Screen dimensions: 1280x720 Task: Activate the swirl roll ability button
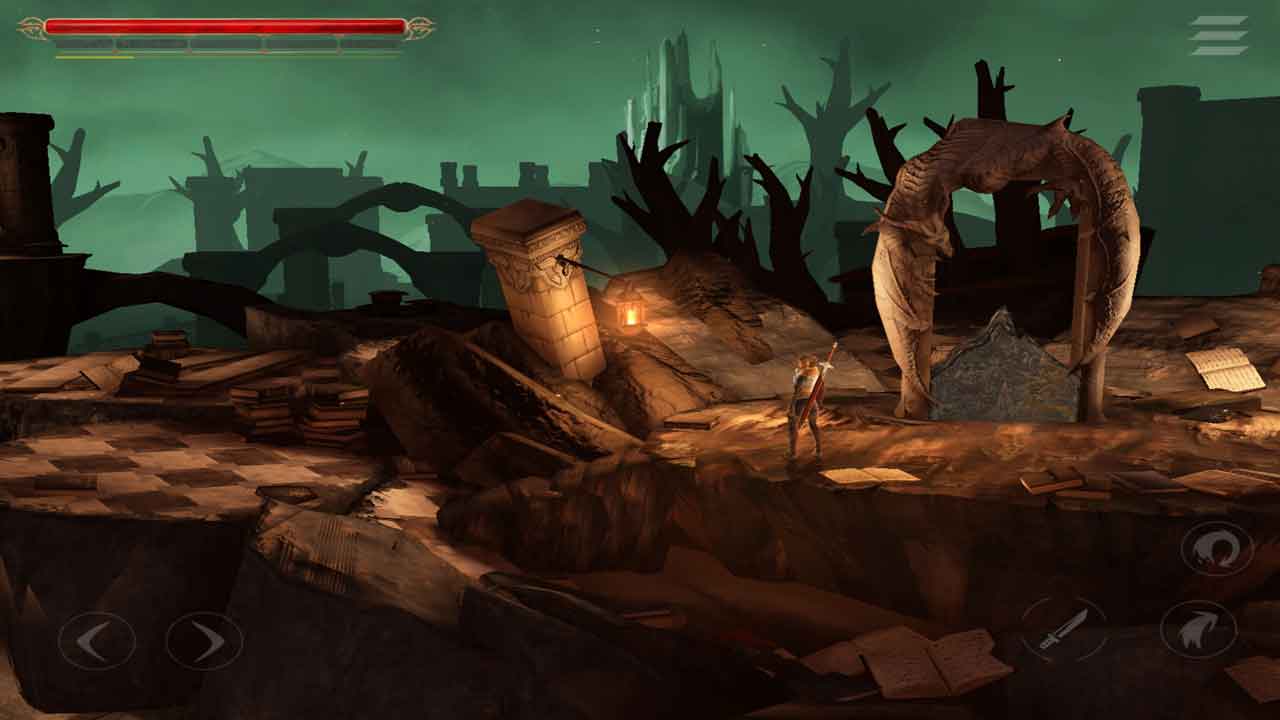(1217, 549)
